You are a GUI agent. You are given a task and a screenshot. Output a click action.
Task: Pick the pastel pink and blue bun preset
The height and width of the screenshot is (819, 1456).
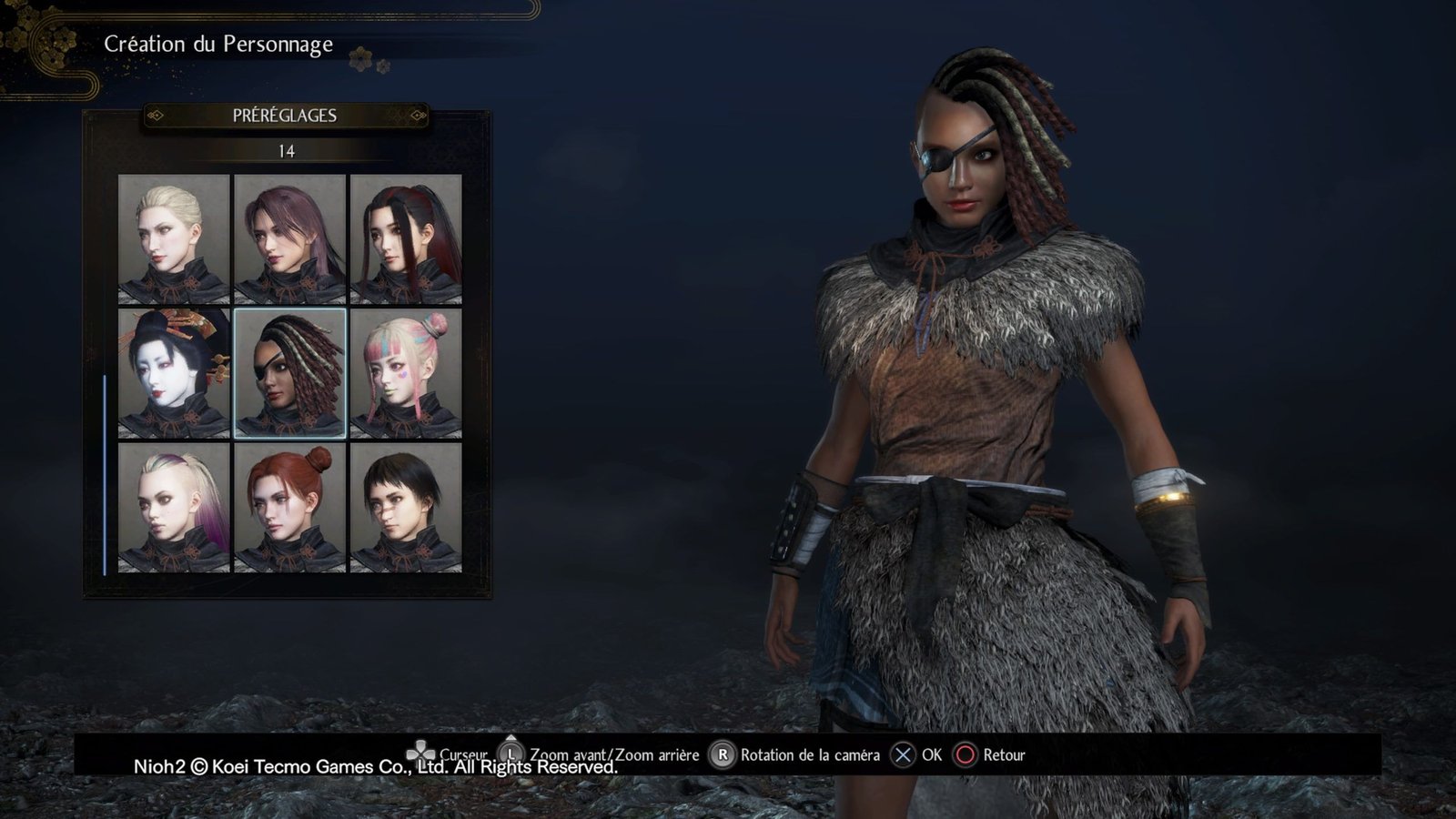406,373
